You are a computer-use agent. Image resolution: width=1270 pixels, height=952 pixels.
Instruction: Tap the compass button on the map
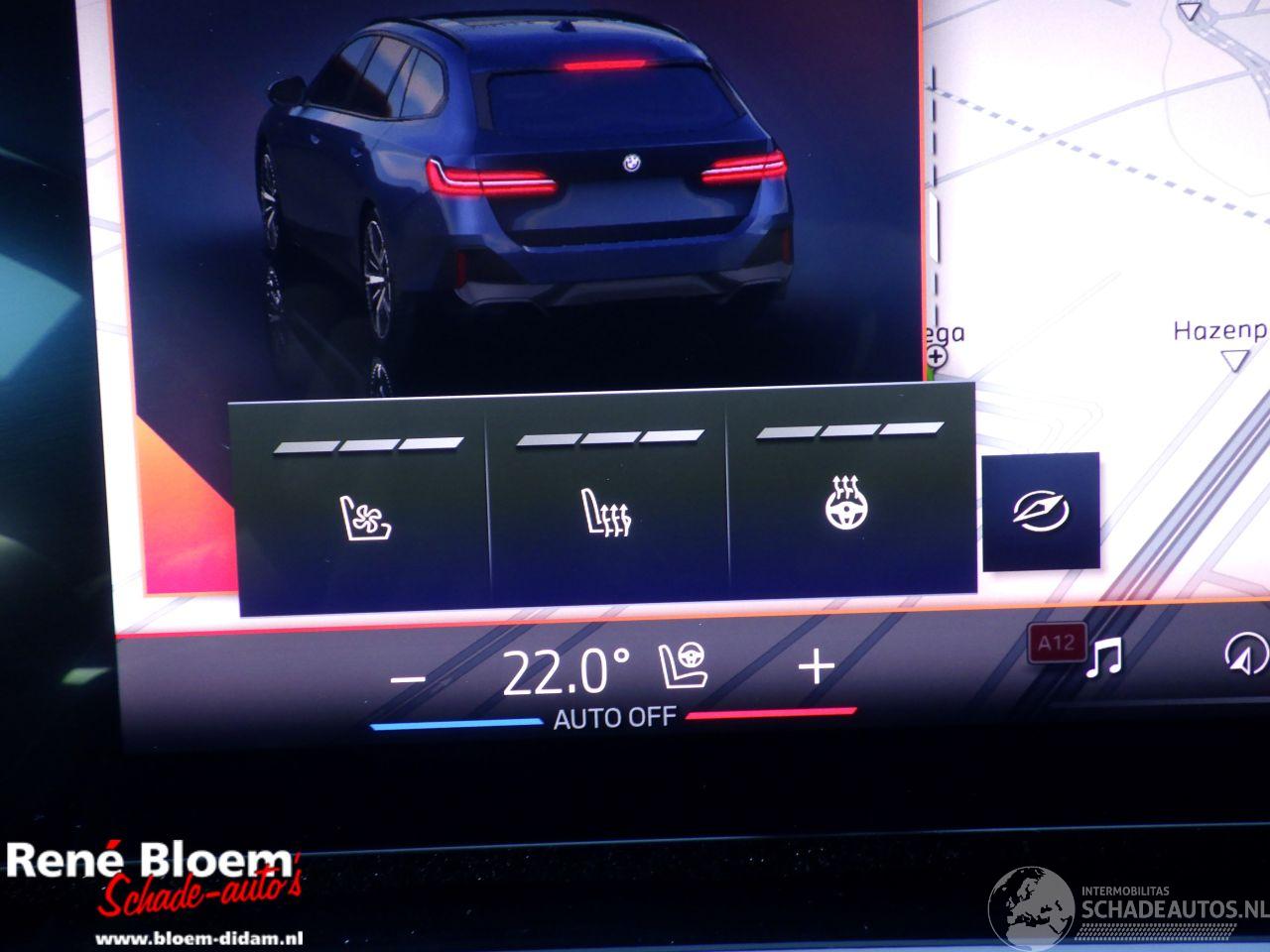[x=1040, y=512]
